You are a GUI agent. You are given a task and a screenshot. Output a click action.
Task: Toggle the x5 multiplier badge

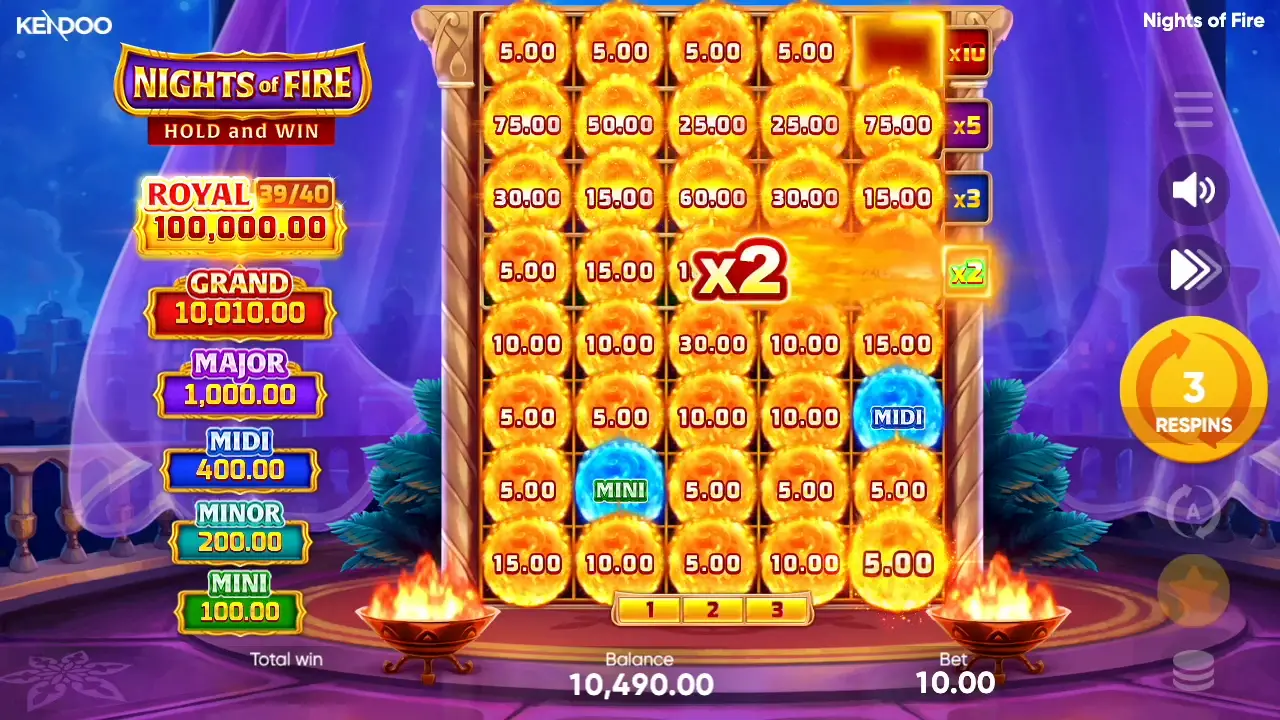[966, 126]
